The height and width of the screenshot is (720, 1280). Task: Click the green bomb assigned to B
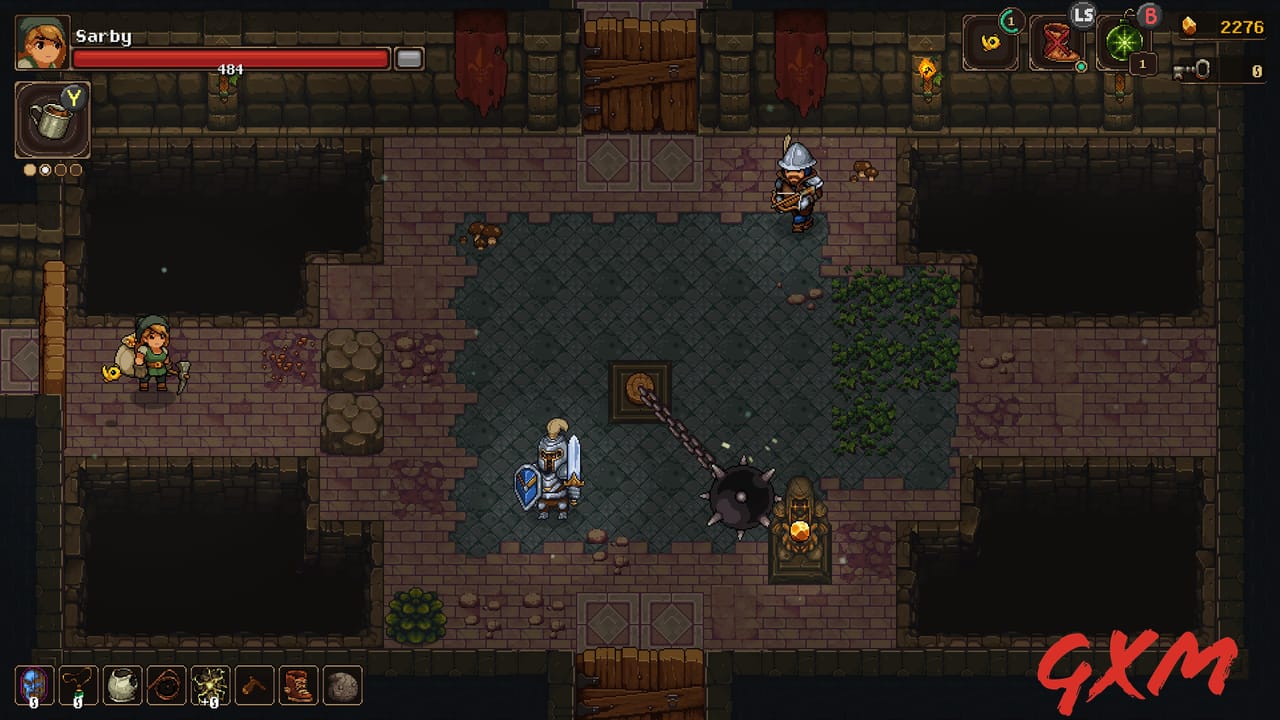(x=1124, y=43)
